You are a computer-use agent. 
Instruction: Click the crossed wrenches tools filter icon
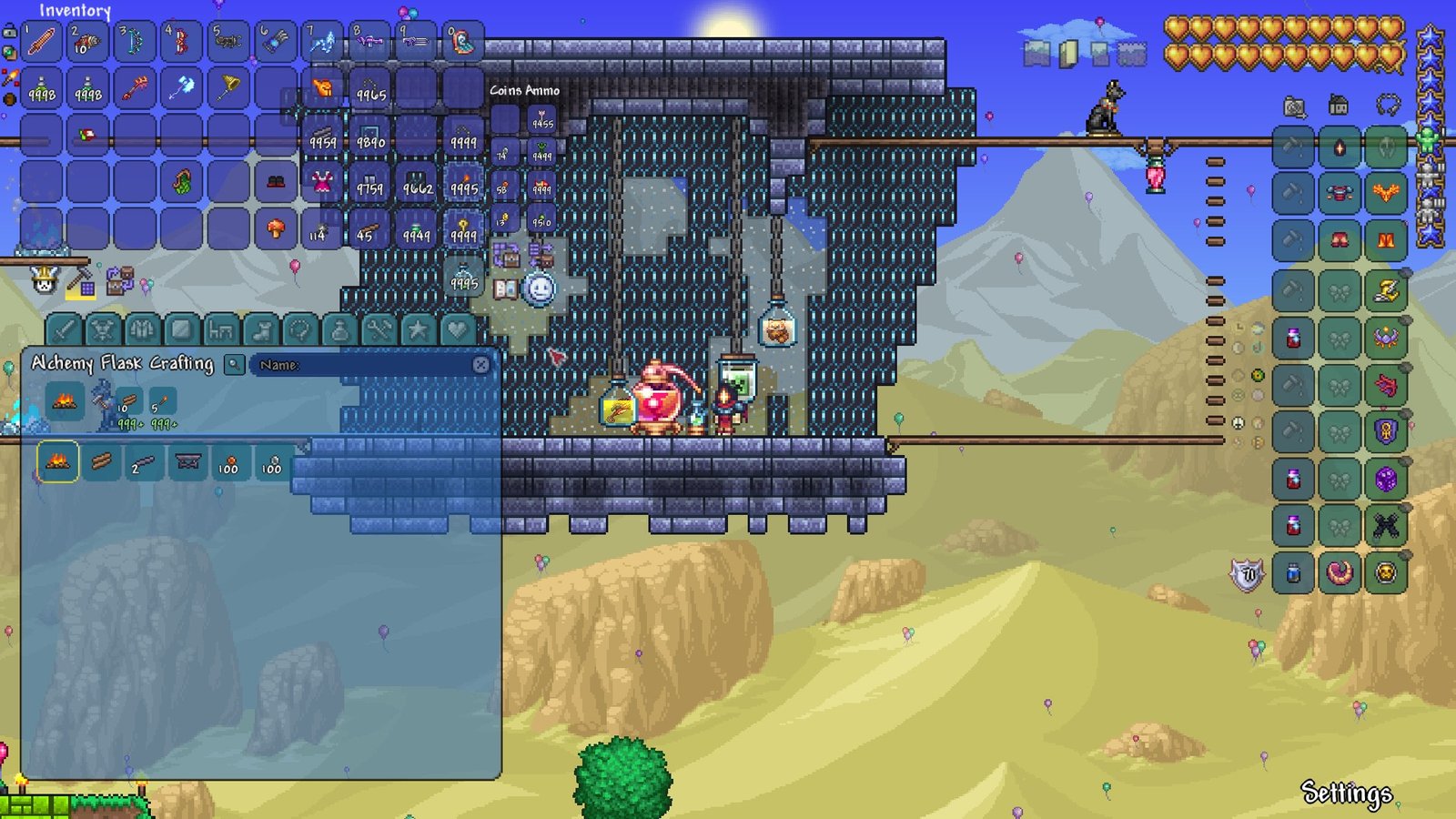tap(379, 329)
